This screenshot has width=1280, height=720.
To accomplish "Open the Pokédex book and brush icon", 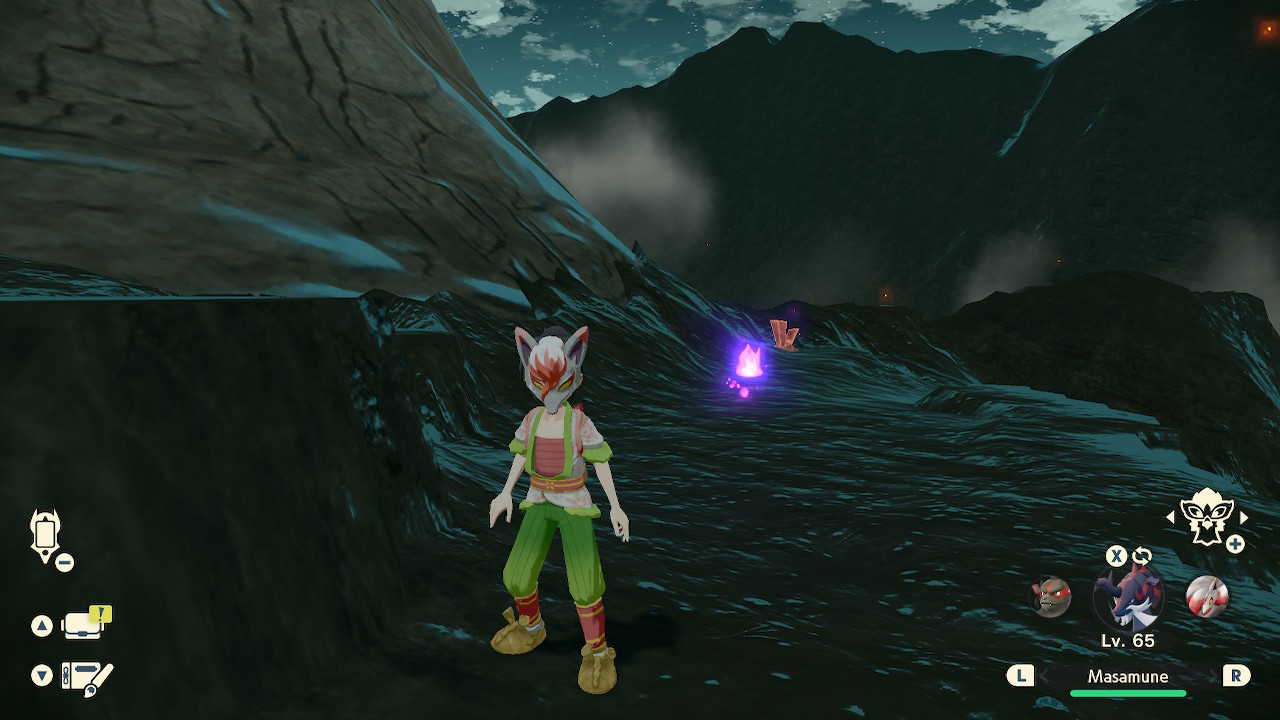I will tap(87, 677).
